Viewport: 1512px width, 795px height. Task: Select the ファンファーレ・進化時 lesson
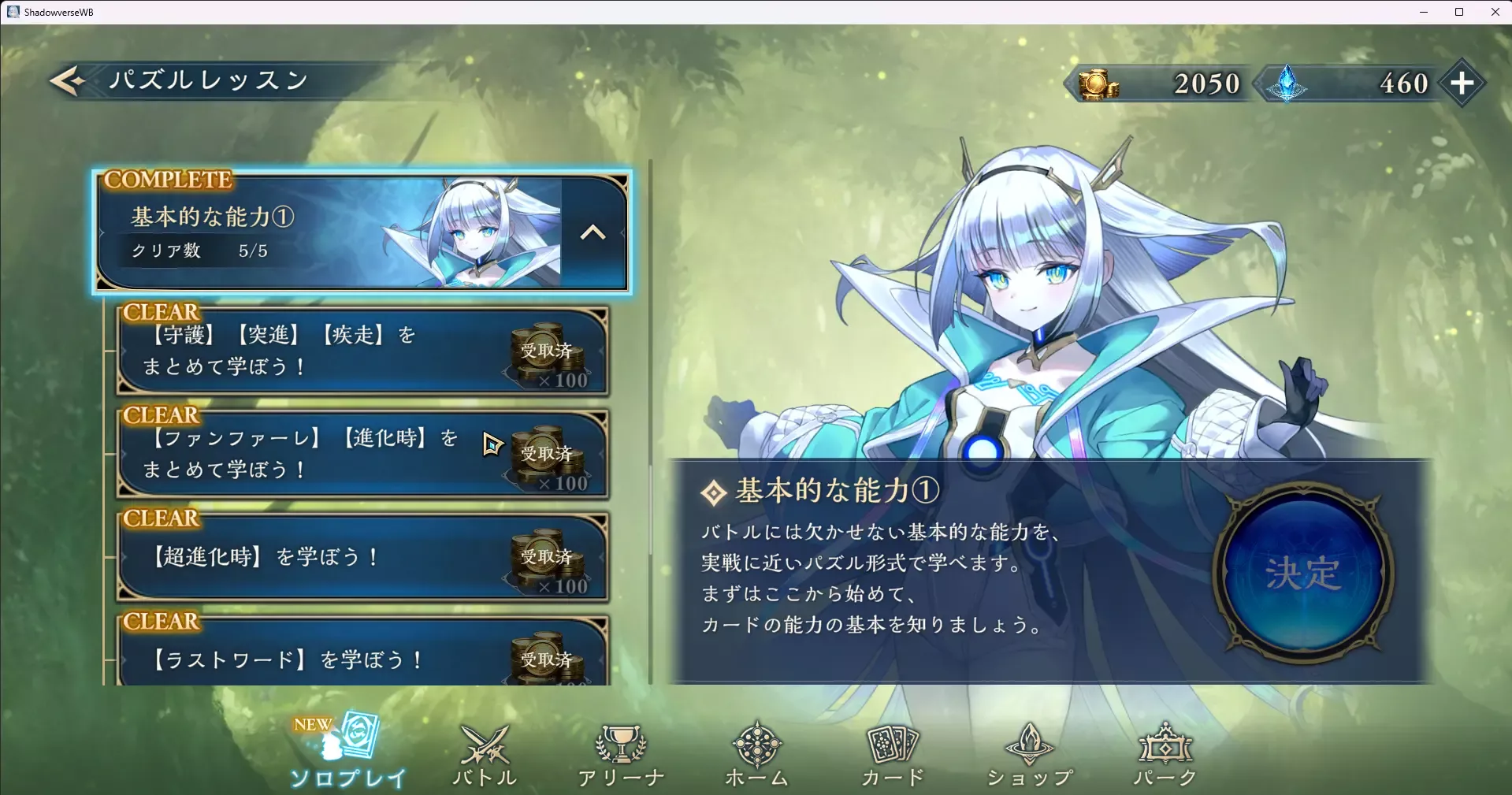pyautogui.click(x=315, y=454)
